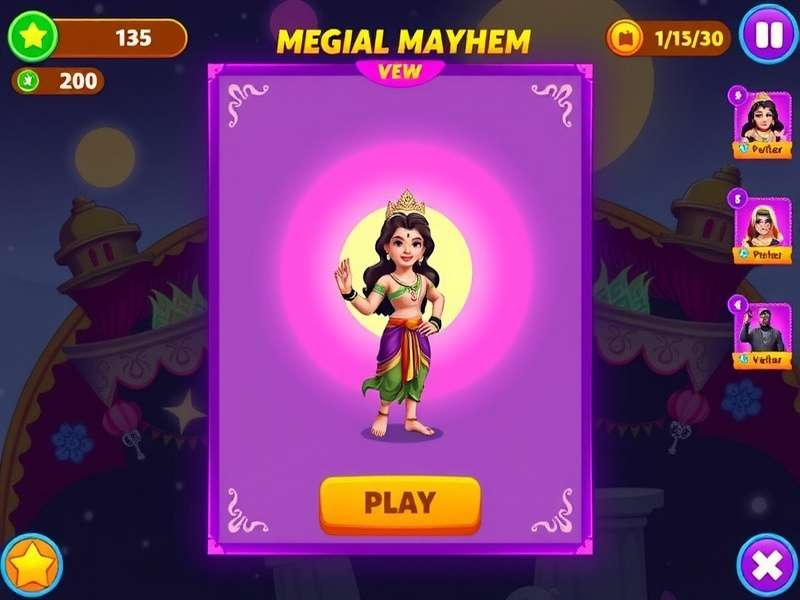Image resolution: width=800 pixels, height=600 pixels.
Task: Pause the game
Action: point(767,36)
